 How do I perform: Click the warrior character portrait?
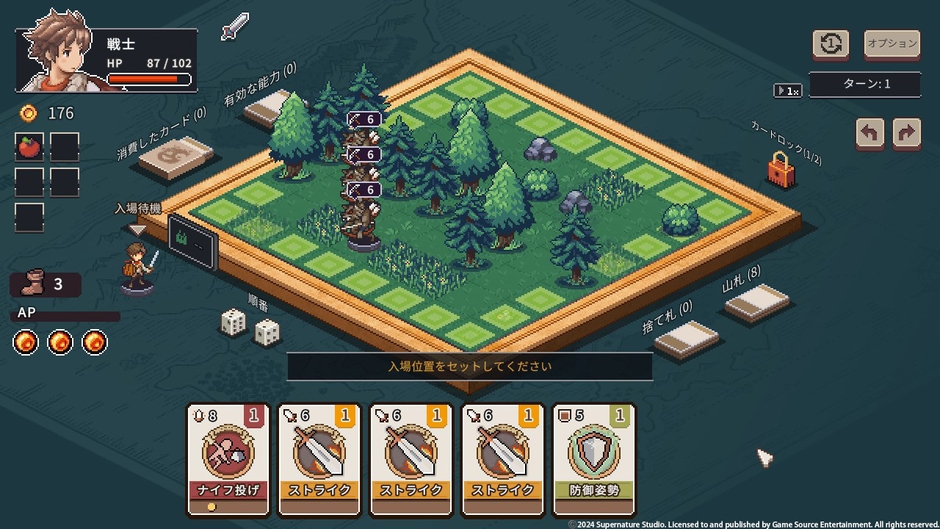pyautogui.click(x=58, y=51)
